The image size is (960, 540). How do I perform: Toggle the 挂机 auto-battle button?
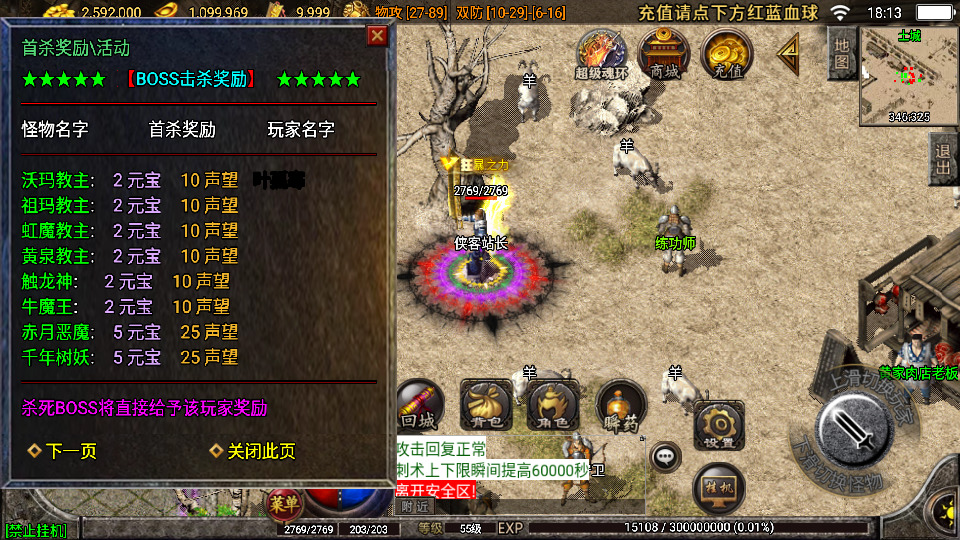pyautogui.click(x=717, y=489)
